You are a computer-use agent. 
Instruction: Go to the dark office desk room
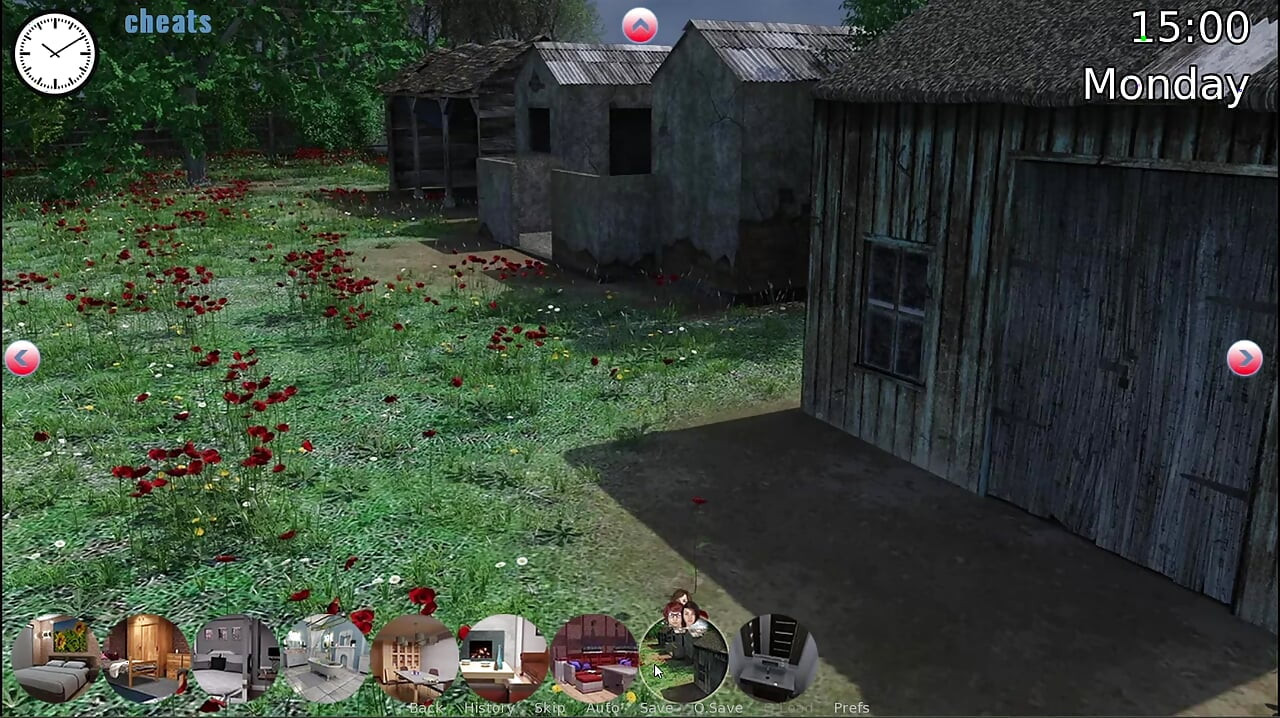[x=774, y=657]
